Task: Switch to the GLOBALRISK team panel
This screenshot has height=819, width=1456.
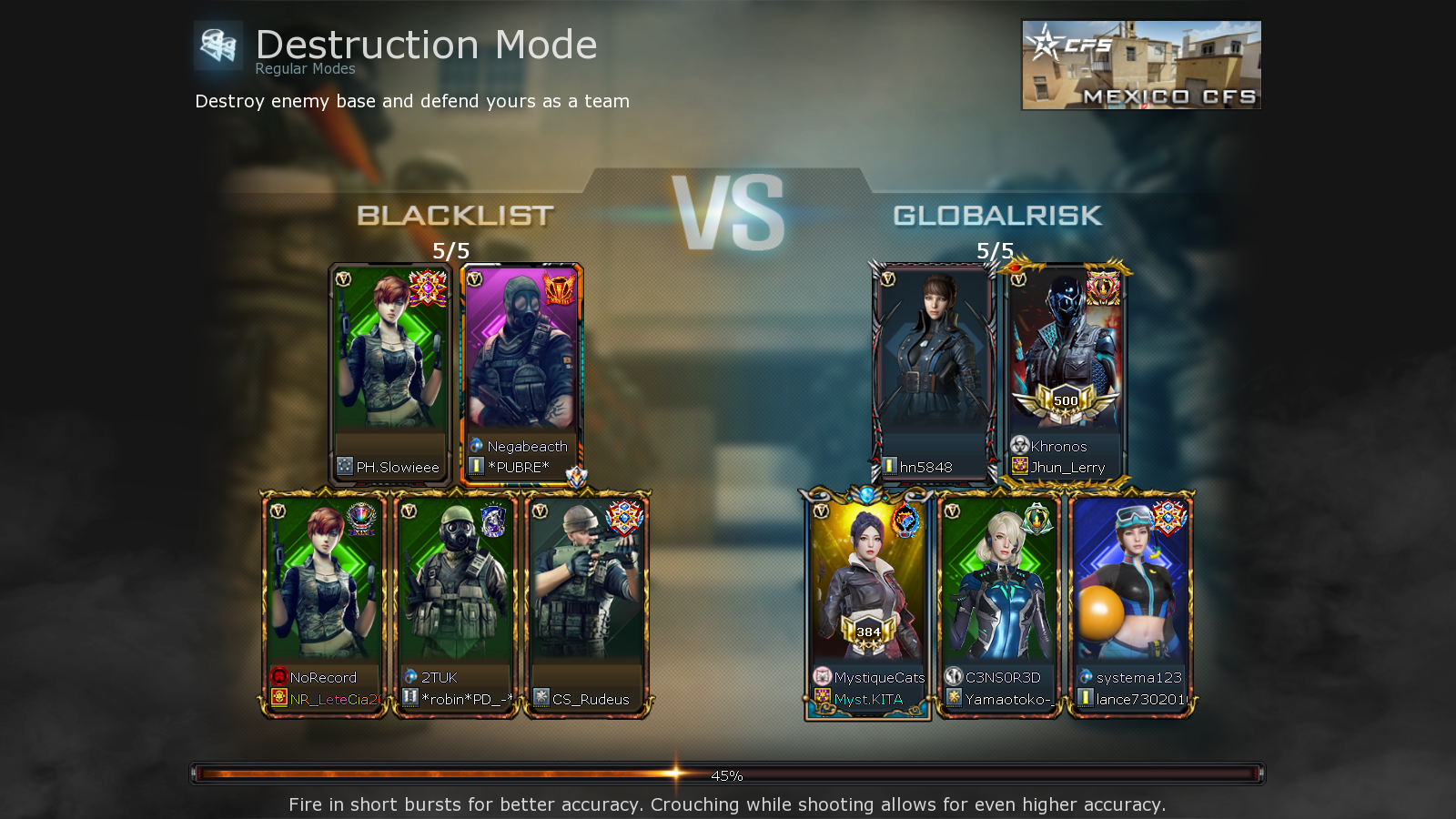Action: tap(997, 216)
